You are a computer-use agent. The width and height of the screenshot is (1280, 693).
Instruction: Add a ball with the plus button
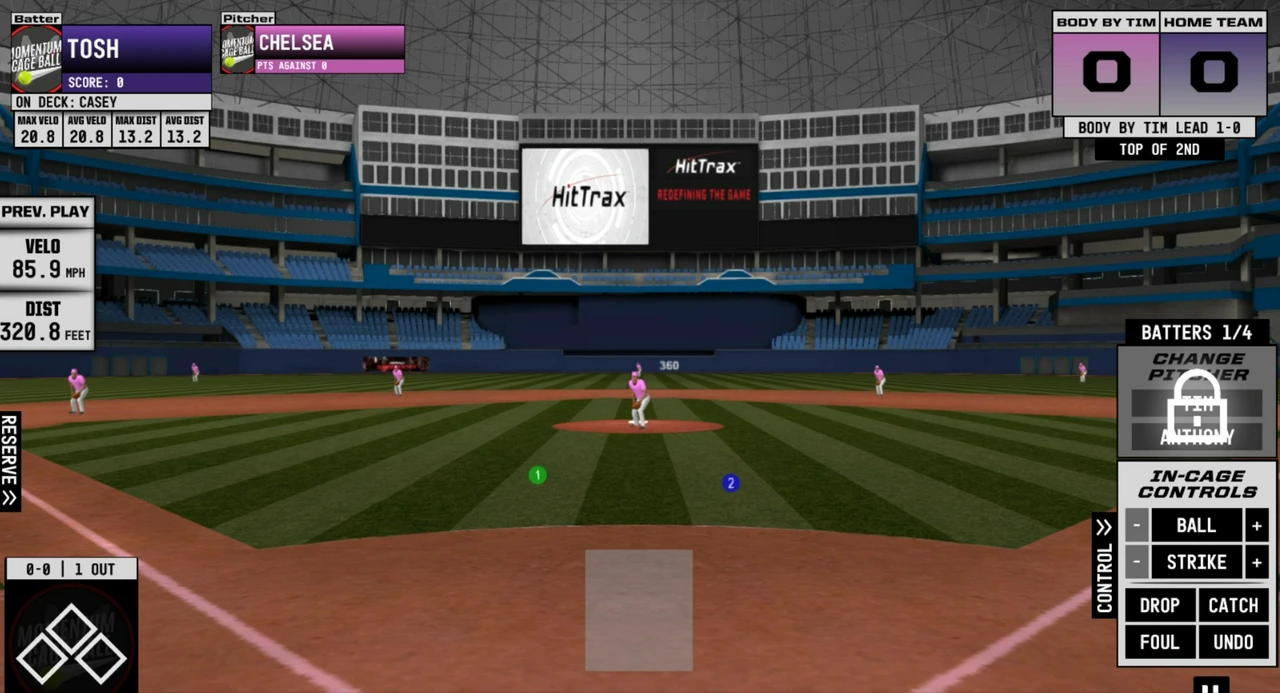[x=1257, y=525]
